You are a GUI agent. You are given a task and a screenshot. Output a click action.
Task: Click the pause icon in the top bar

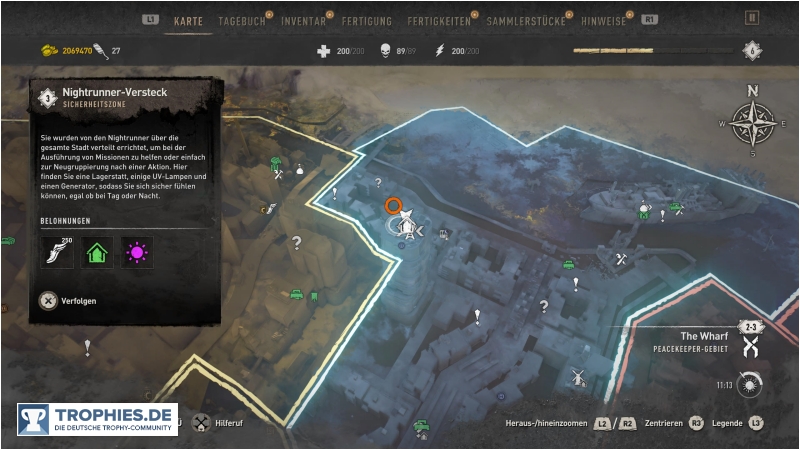click(752, 18)
